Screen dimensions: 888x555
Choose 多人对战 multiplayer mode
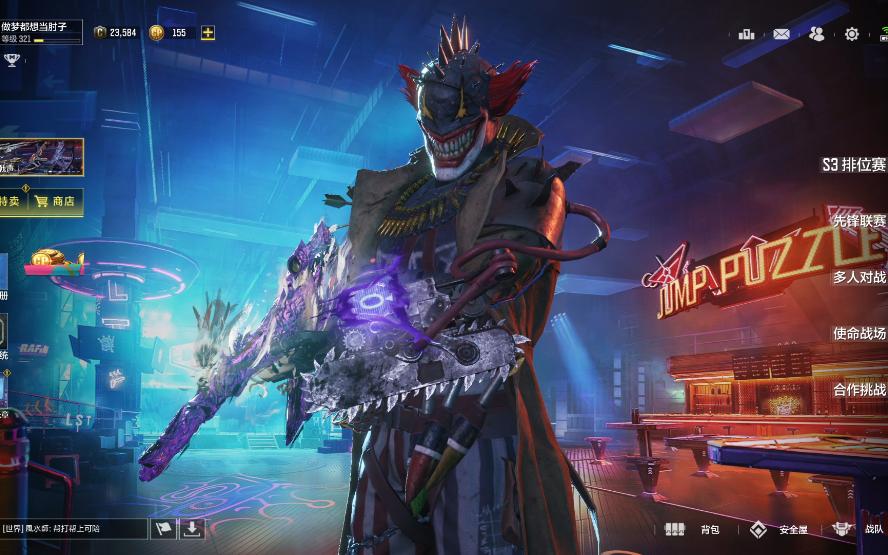(859, 277)
